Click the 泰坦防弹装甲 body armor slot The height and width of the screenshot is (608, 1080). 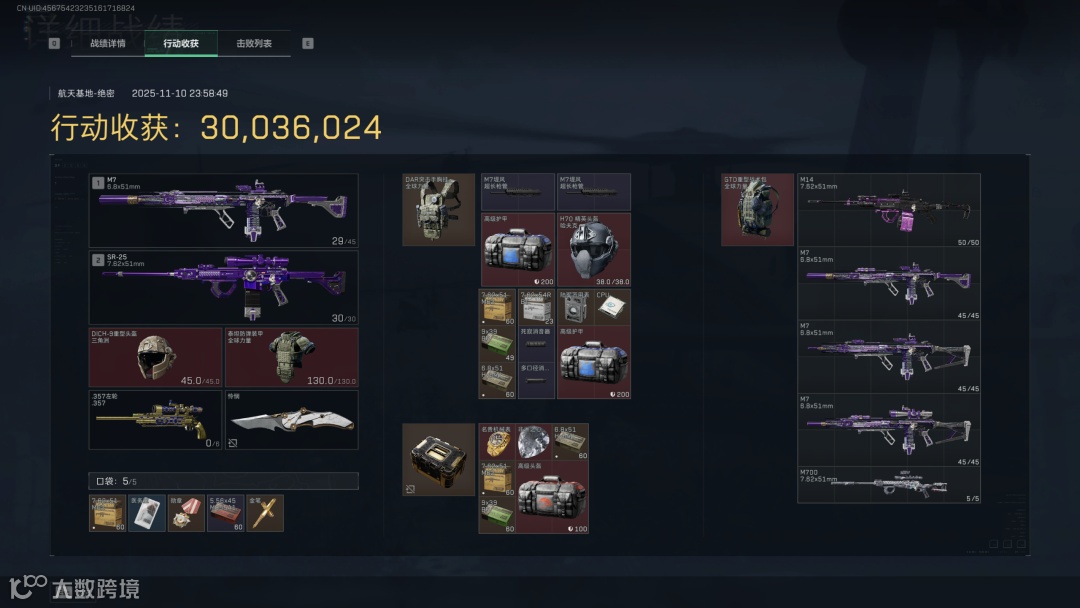(x=291, y=358)
